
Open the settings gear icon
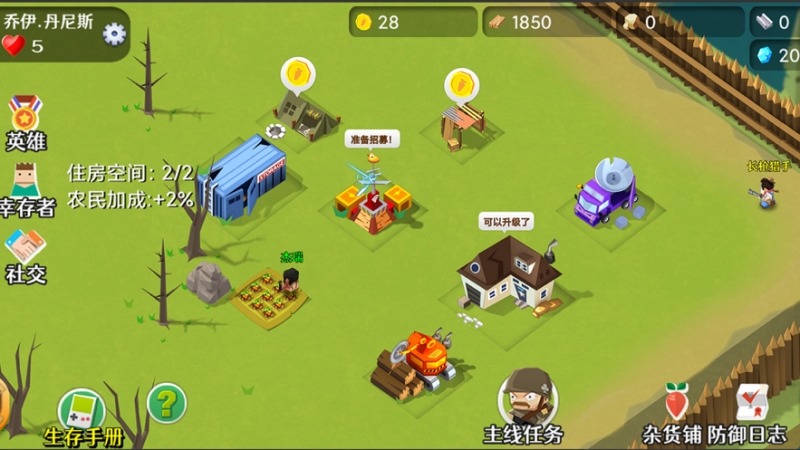(x=115, y=34)
